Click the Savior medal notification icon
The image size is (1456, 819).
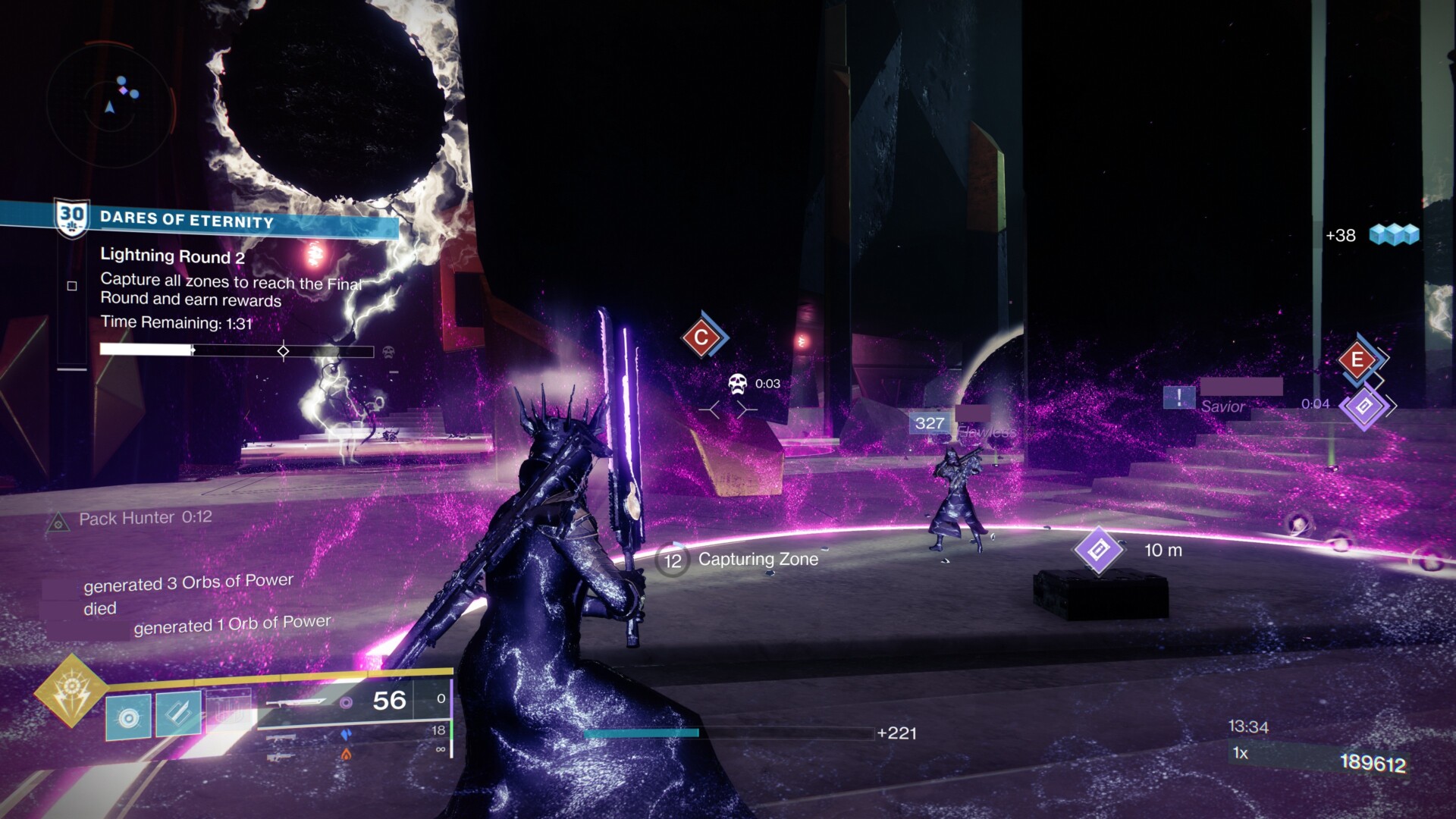(1179, 397)
